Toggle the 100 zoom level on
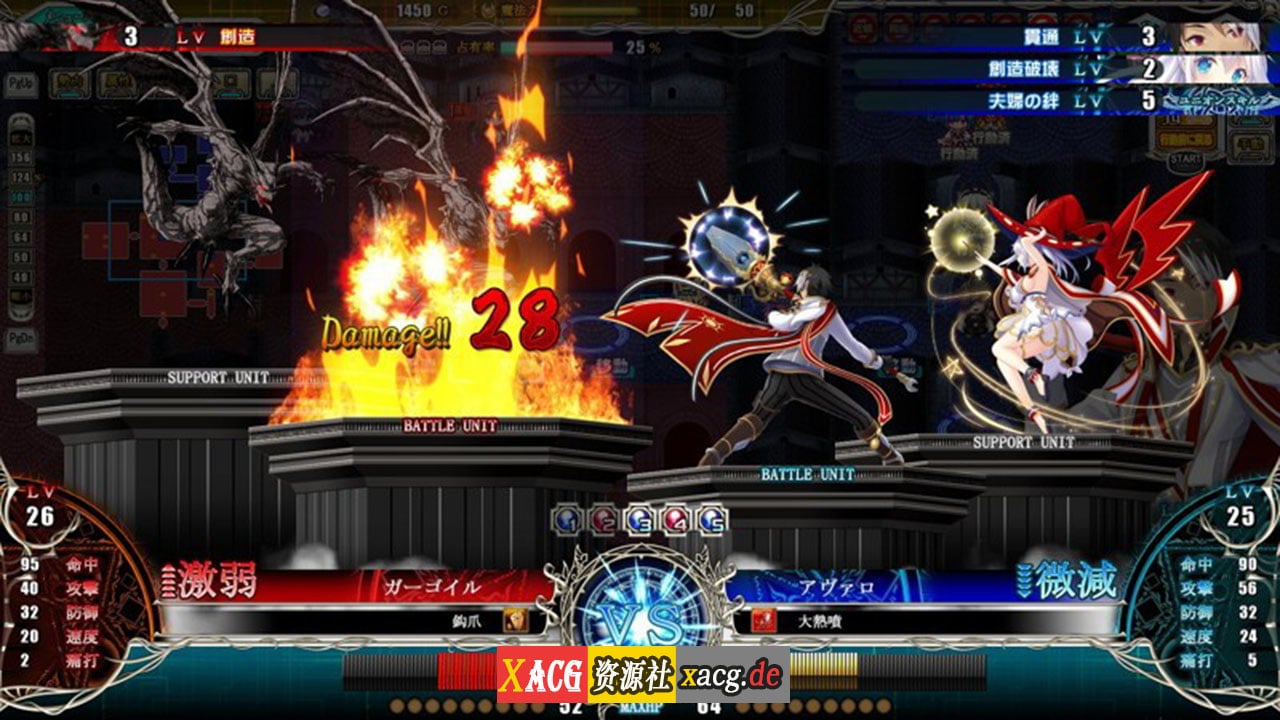The image size is (1280, 720). click(20, 197)
